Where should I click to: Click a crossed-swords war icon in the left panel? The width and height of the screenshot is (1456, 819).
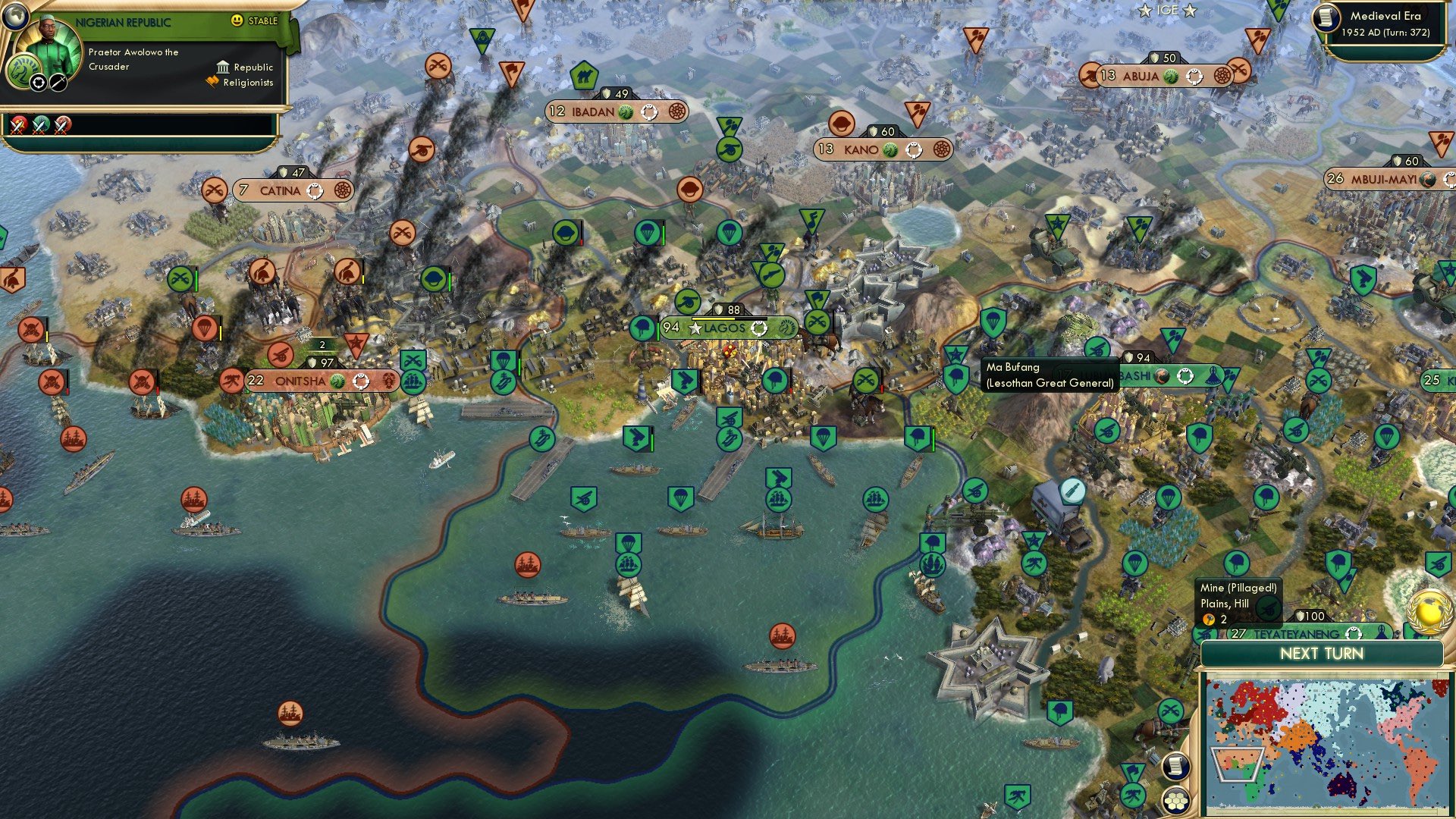click(x=17, y=125)
